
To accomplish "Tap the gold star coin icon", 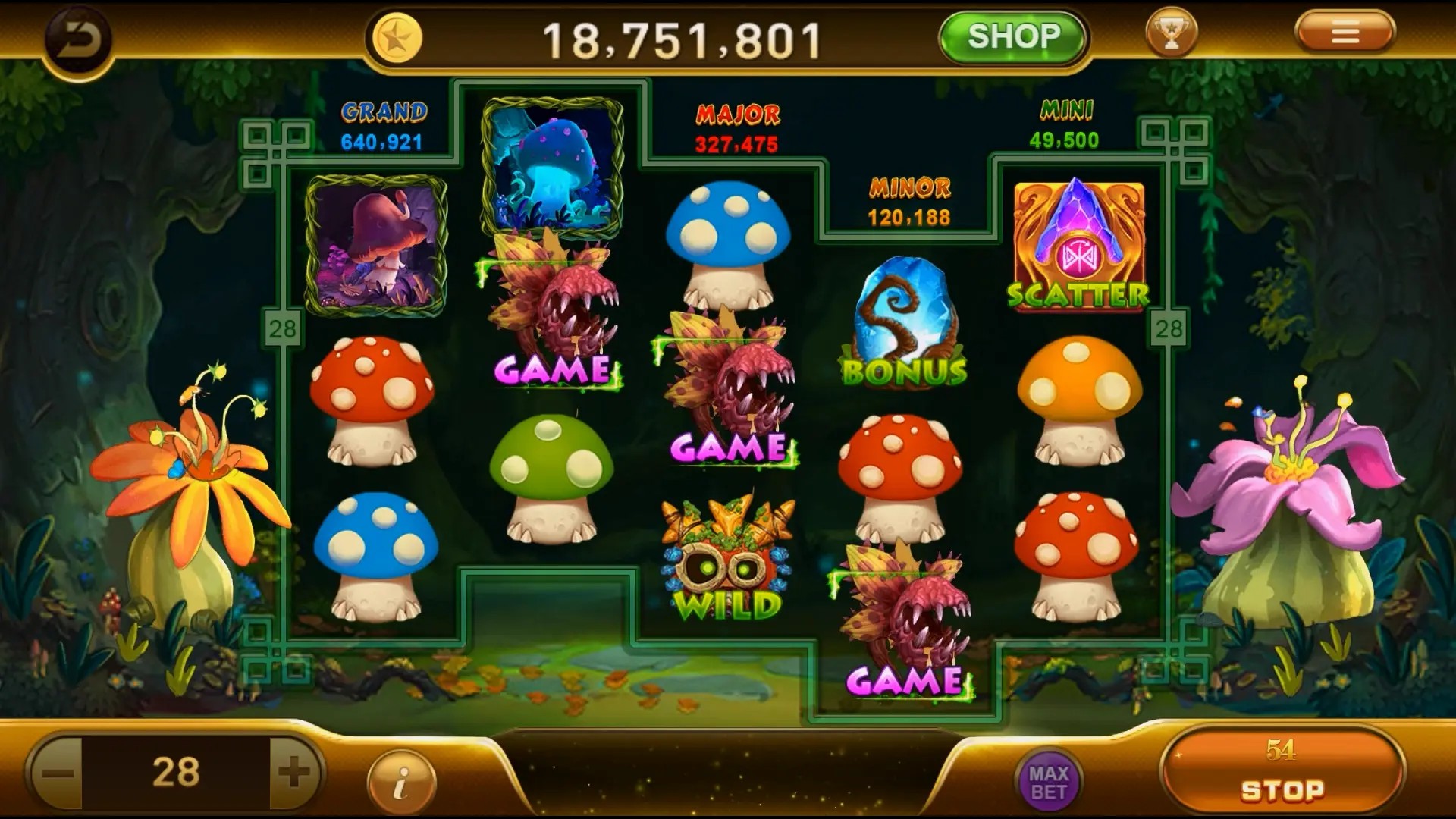I will [x=397, y=39].
